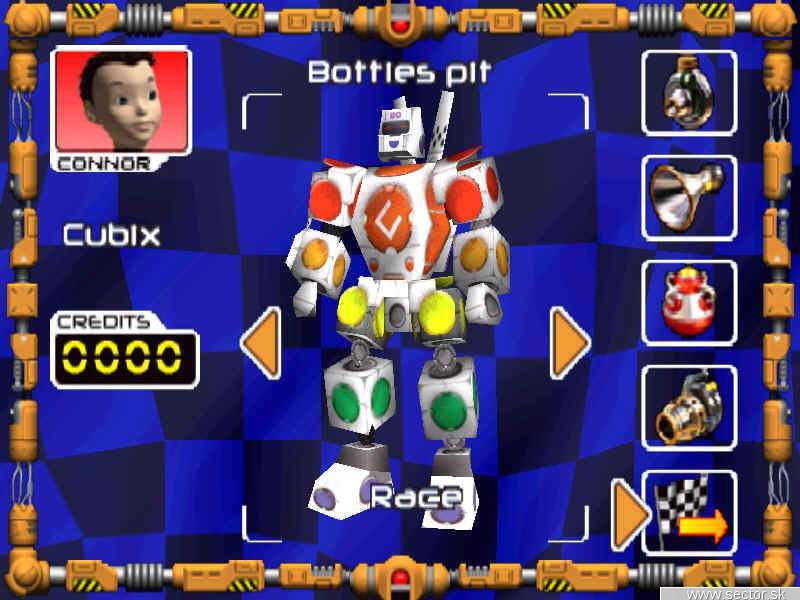The image size is (800, 600).
Task: Click Connor's player portrait
Action: [x=120, y=100]
